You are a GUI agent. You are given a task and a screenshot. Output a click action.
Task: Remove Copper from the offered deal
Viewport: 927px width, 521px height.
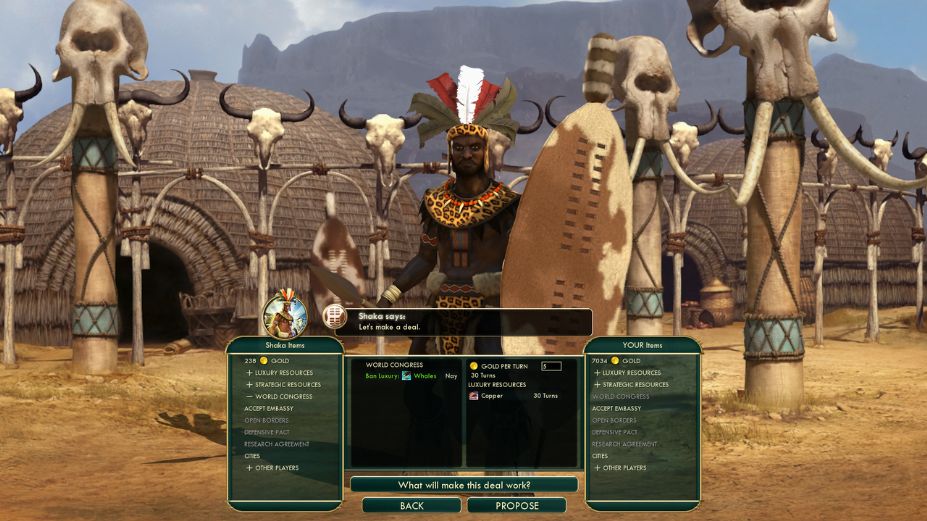(x=492, y=396)
